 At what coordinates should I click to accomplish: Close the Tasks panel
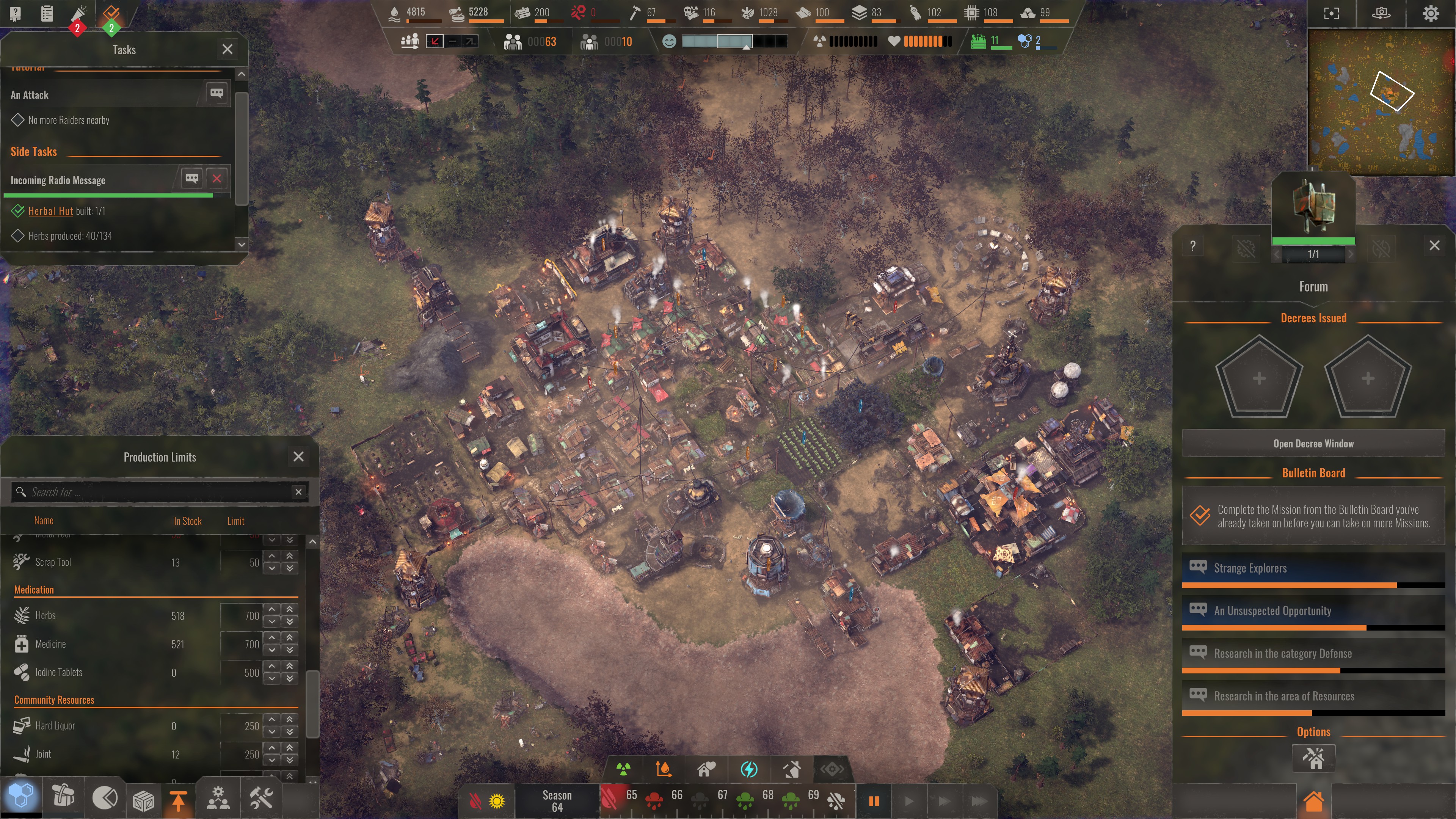[227, 49]
